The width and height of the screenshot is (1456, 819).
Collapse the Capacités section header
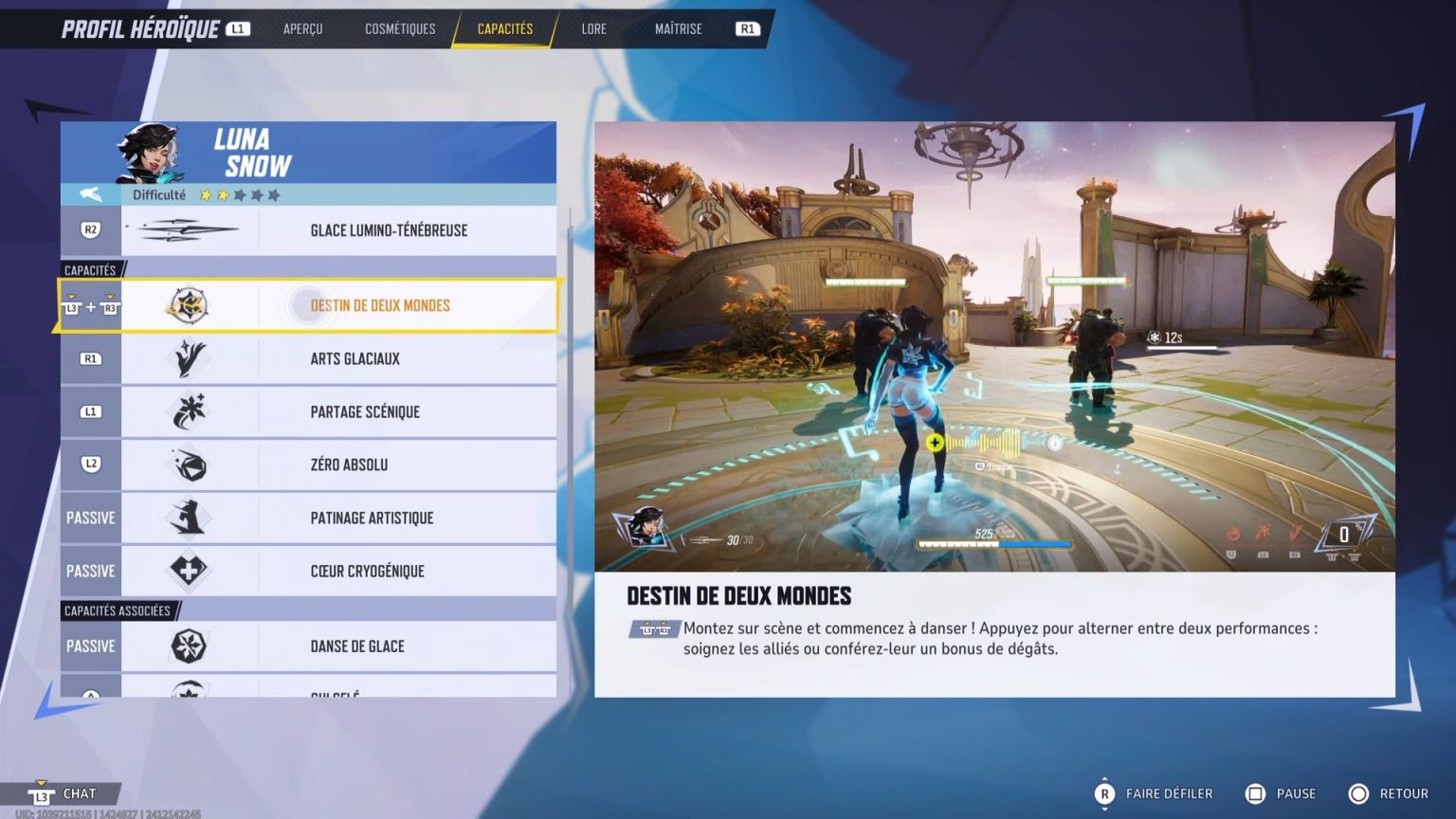pos(91,269)
